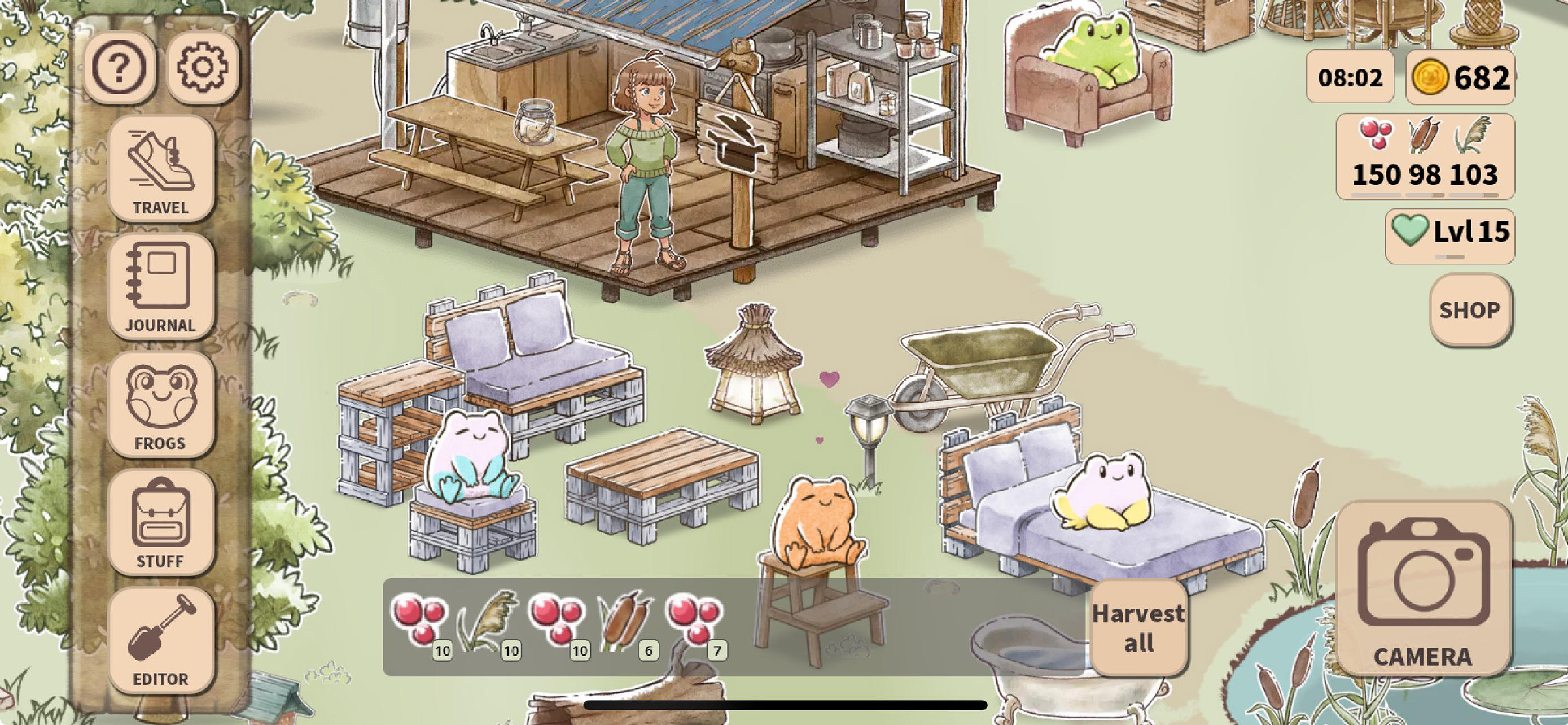Collect the red berries harvest showing 7
This screenshot has height=725, width=1568.
coord(695,622)
